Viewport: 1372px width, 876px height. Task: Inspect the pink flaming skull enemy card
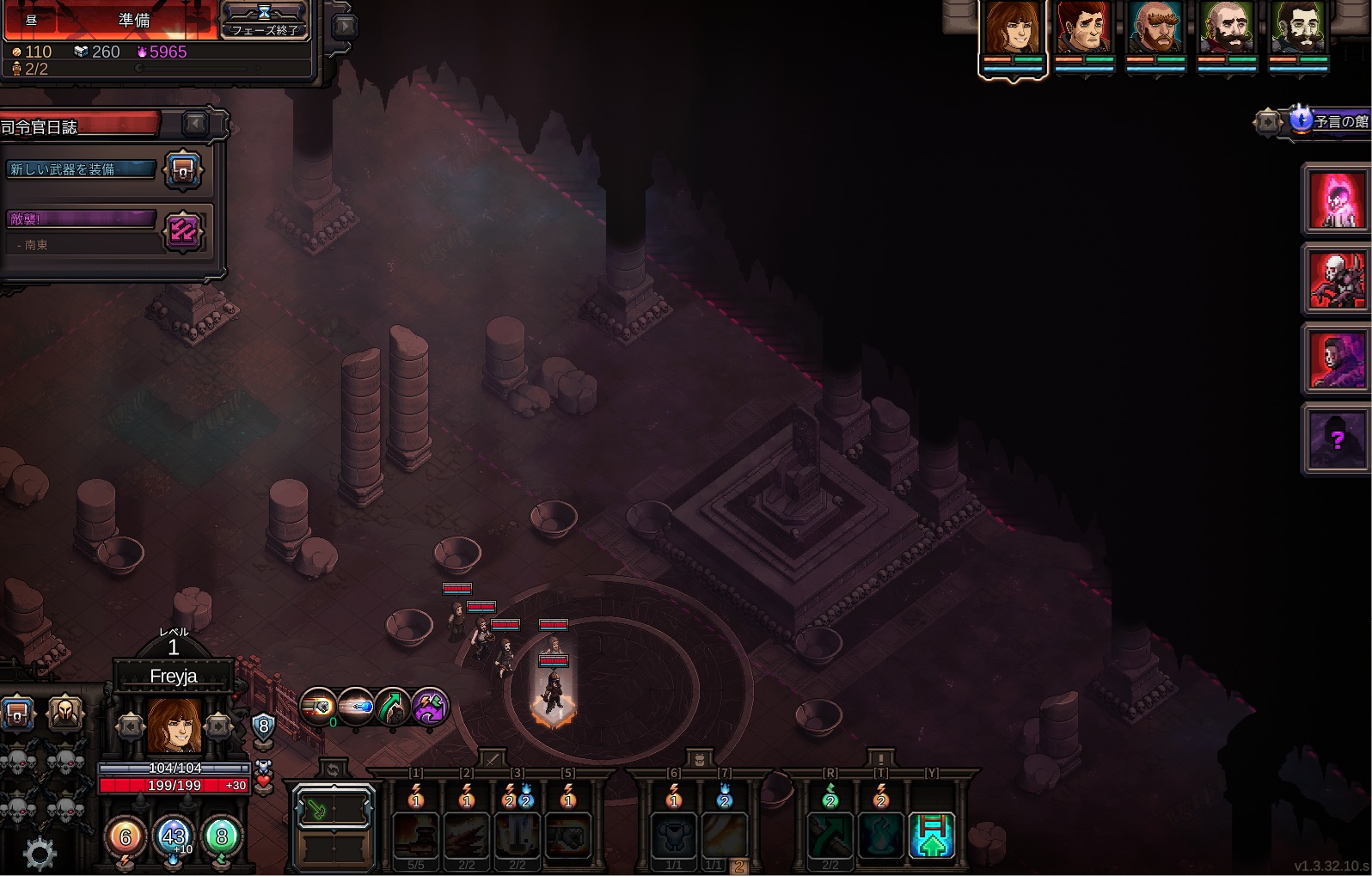1337,199
